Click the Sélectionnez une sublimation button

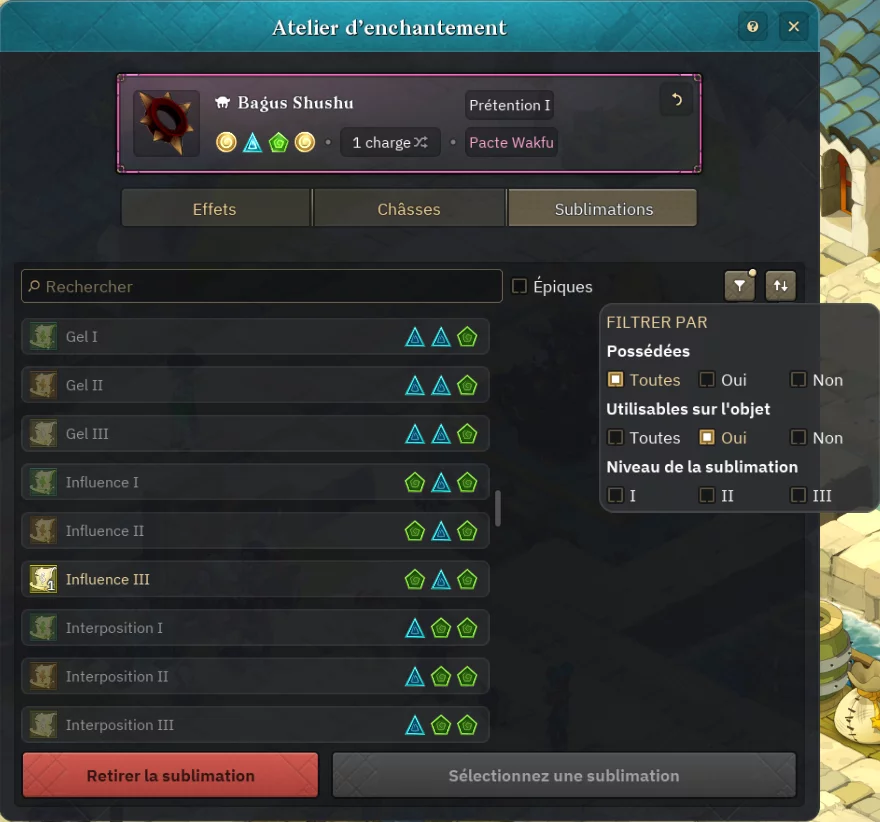coord(564,775)
